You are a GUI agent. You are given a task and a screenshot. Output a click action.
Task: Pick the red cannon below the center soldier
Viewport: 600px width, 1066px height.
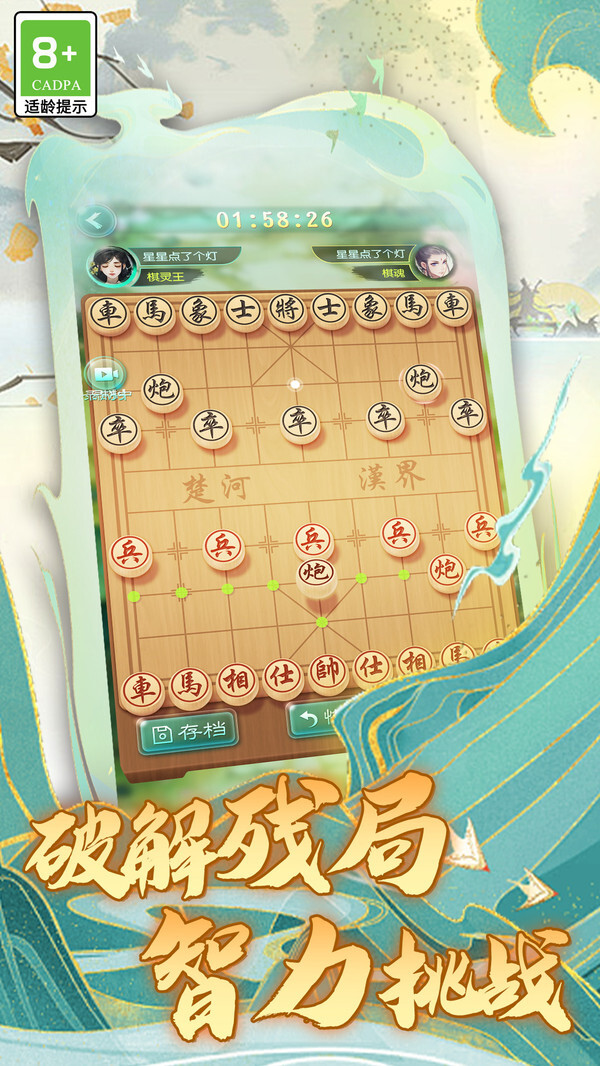pos(316,572)
